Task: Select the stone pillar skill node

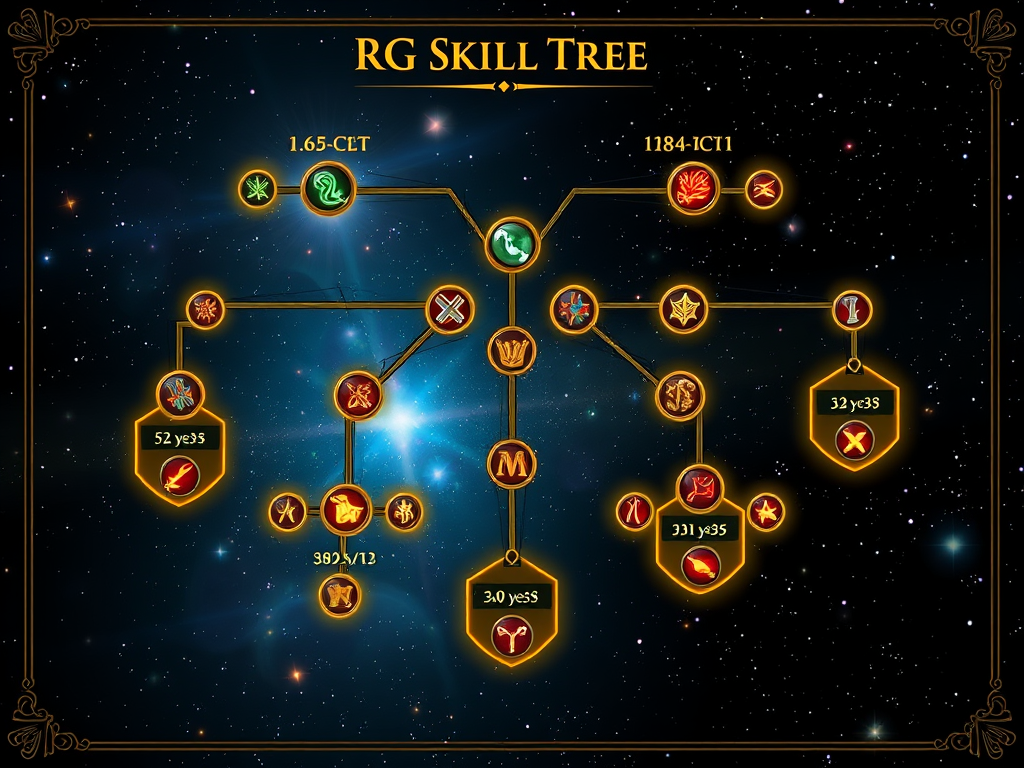Action: point(852,309)
